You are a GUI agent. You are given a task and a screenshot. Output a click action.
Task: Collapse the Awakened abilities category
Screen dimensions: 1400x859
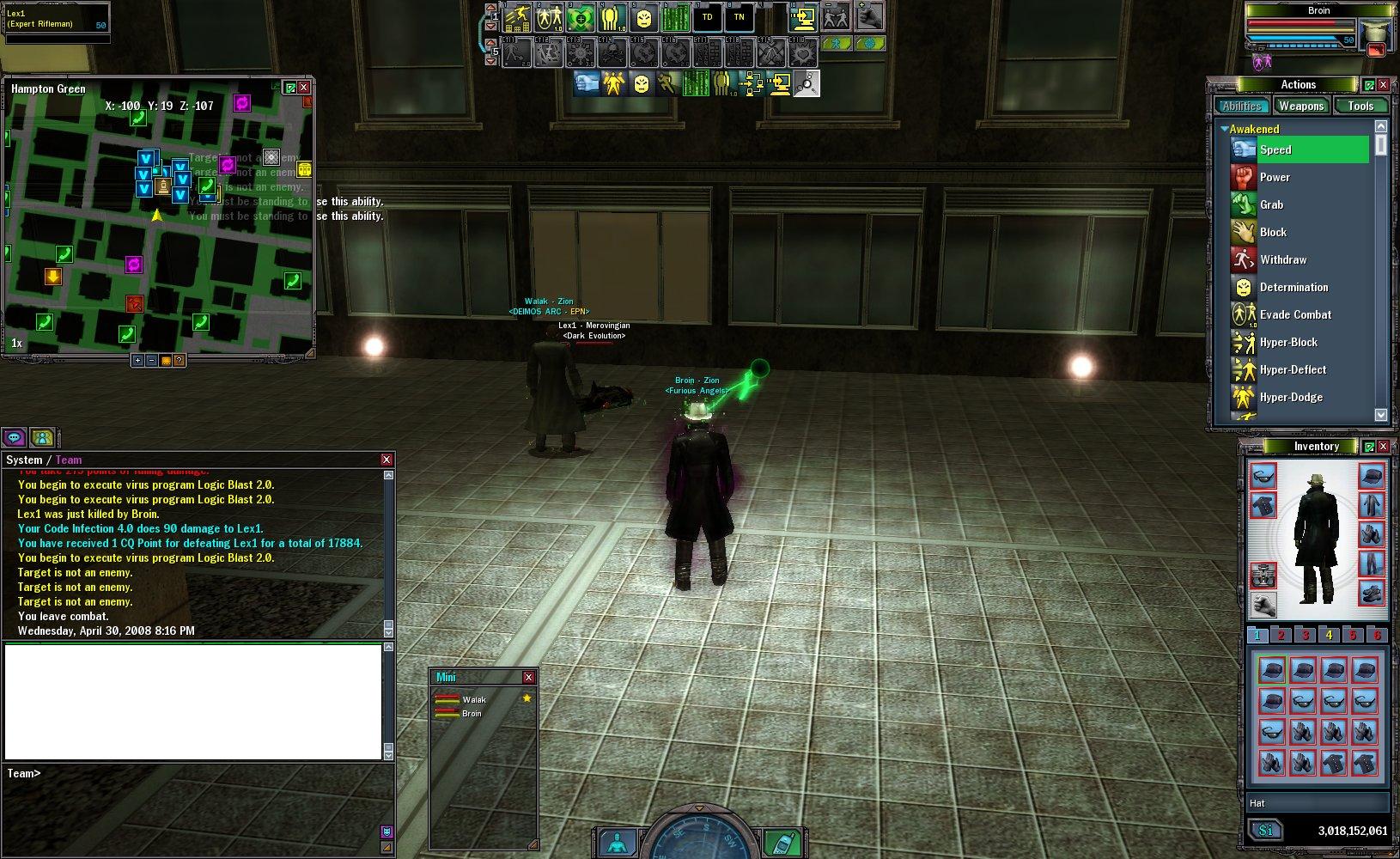coord(1224,129)
